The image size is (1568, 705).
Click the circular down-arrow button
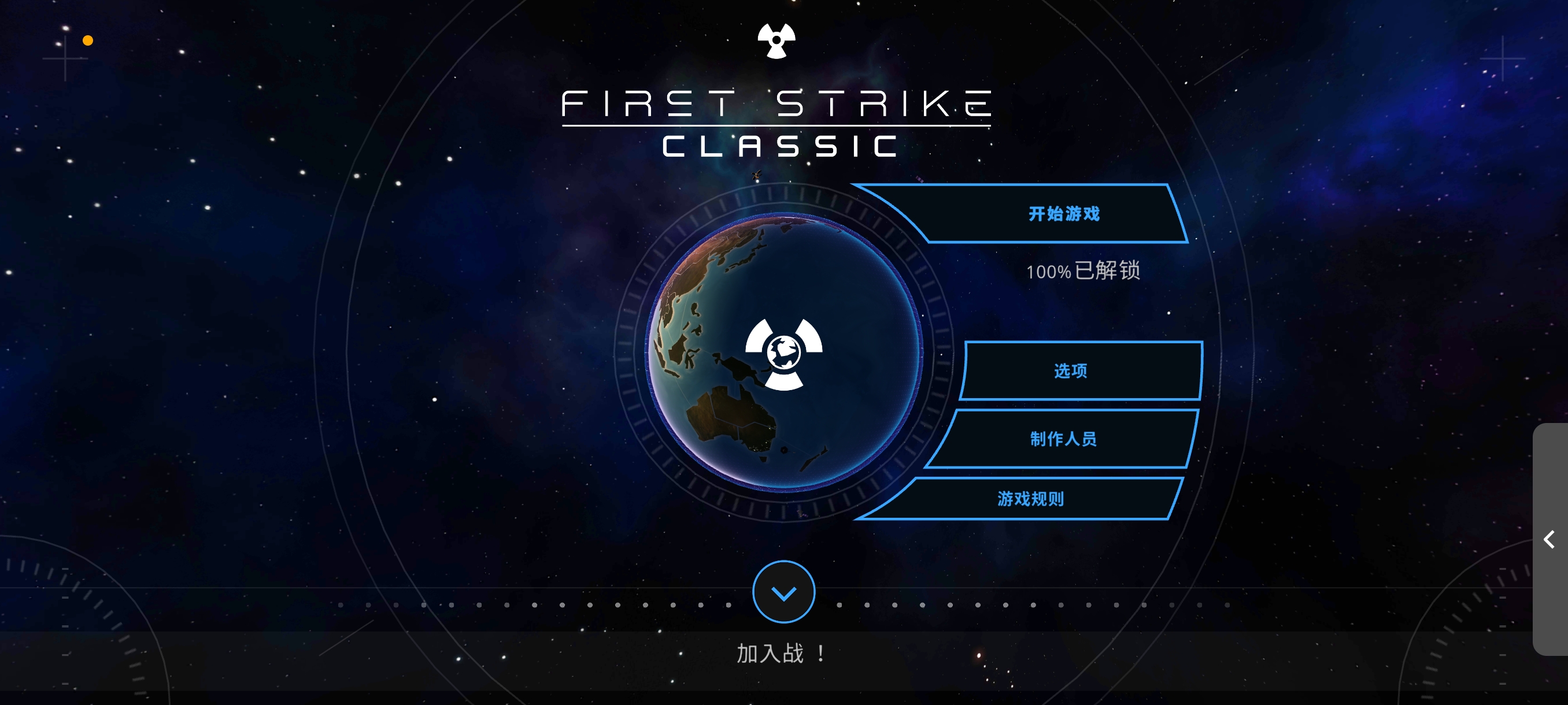point(783,592)
